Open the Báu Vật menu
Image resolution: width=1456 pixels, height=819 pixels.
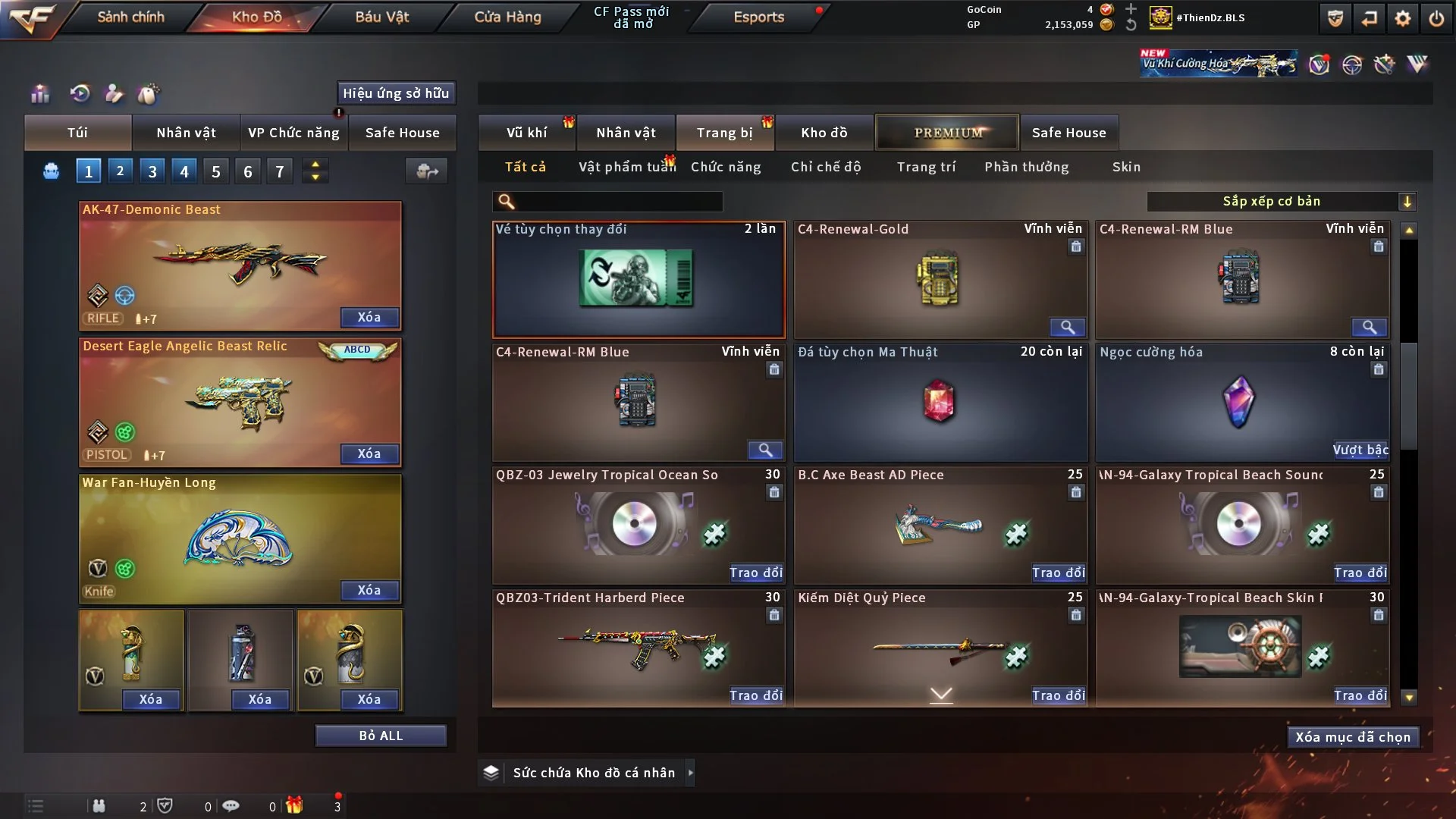coord(381,17)
